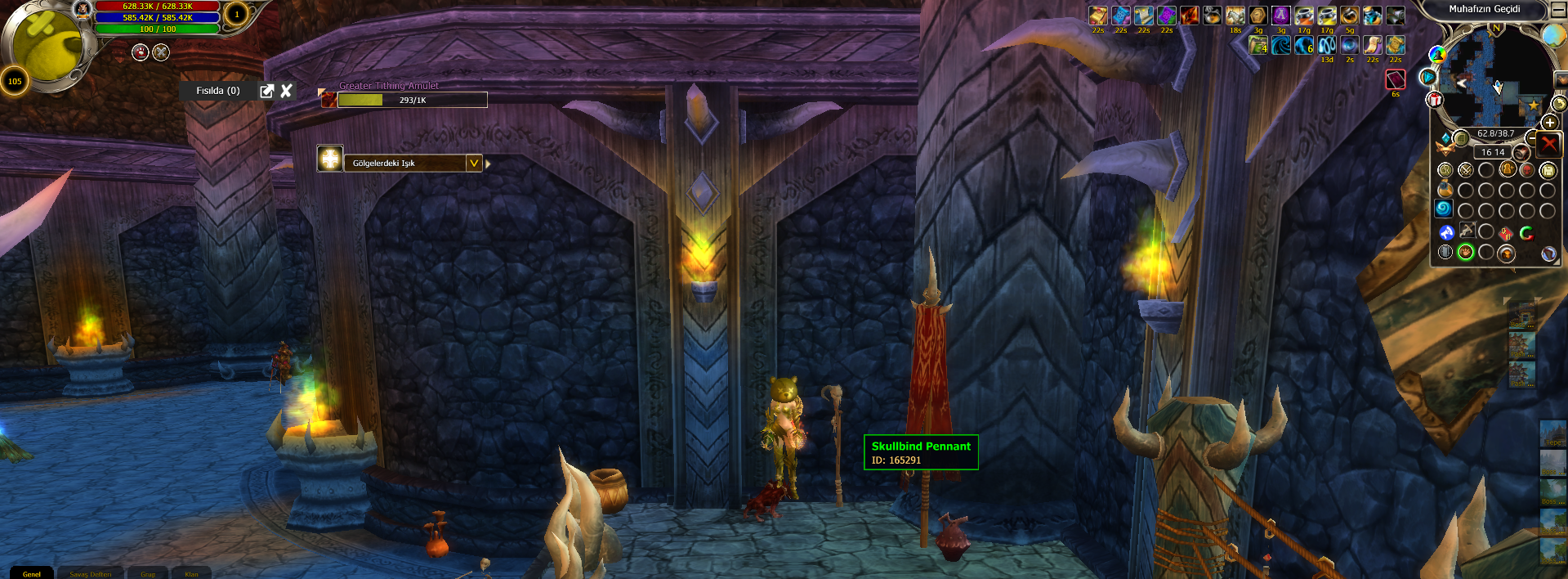The height and width of the screenshot is (579, 1568).
Task: Click the yellow player portrait
Action: tap(47, 45)
